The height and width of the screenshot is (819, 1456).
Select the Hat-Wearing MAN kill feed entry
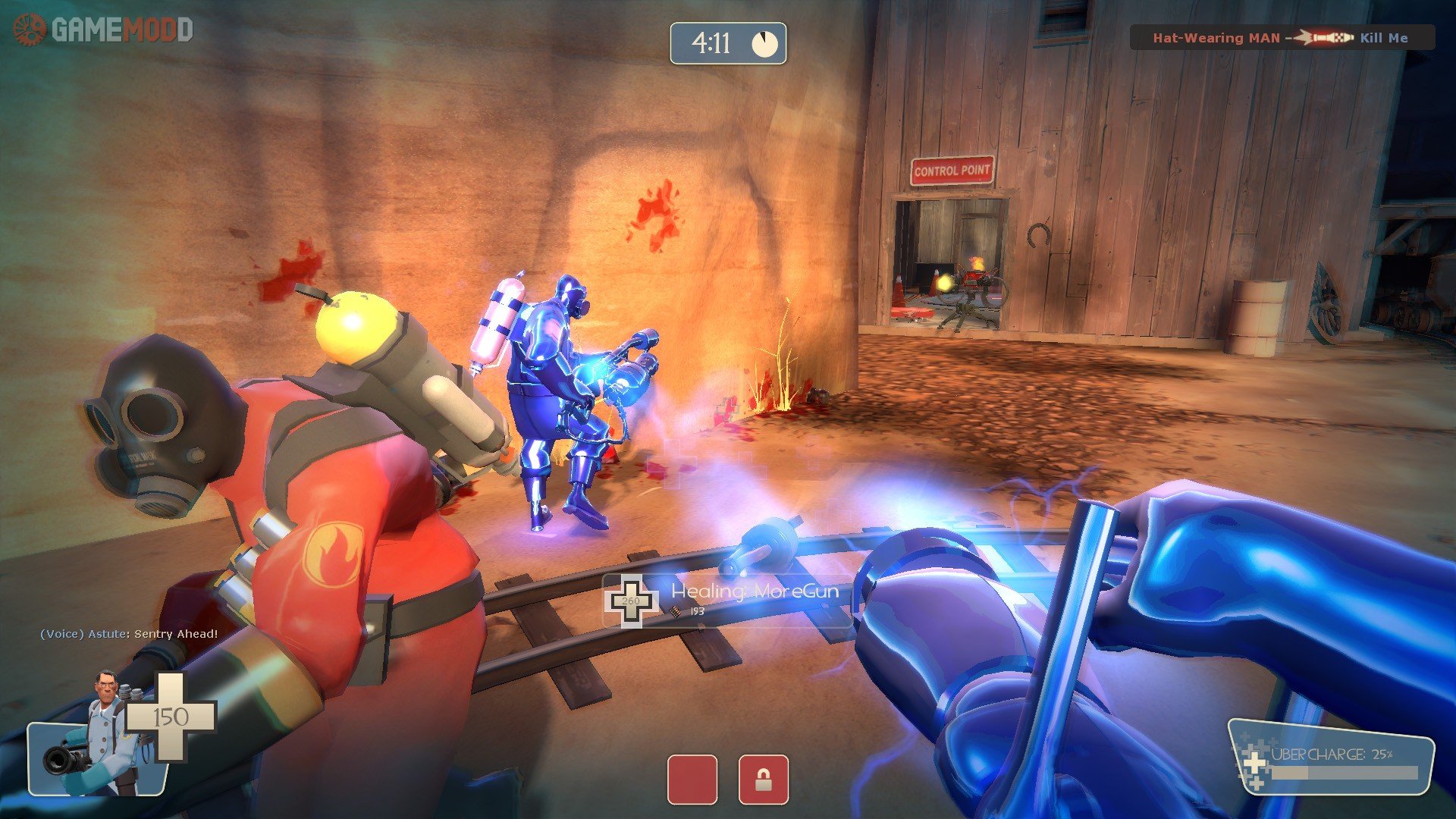[x=1281, y=37]
